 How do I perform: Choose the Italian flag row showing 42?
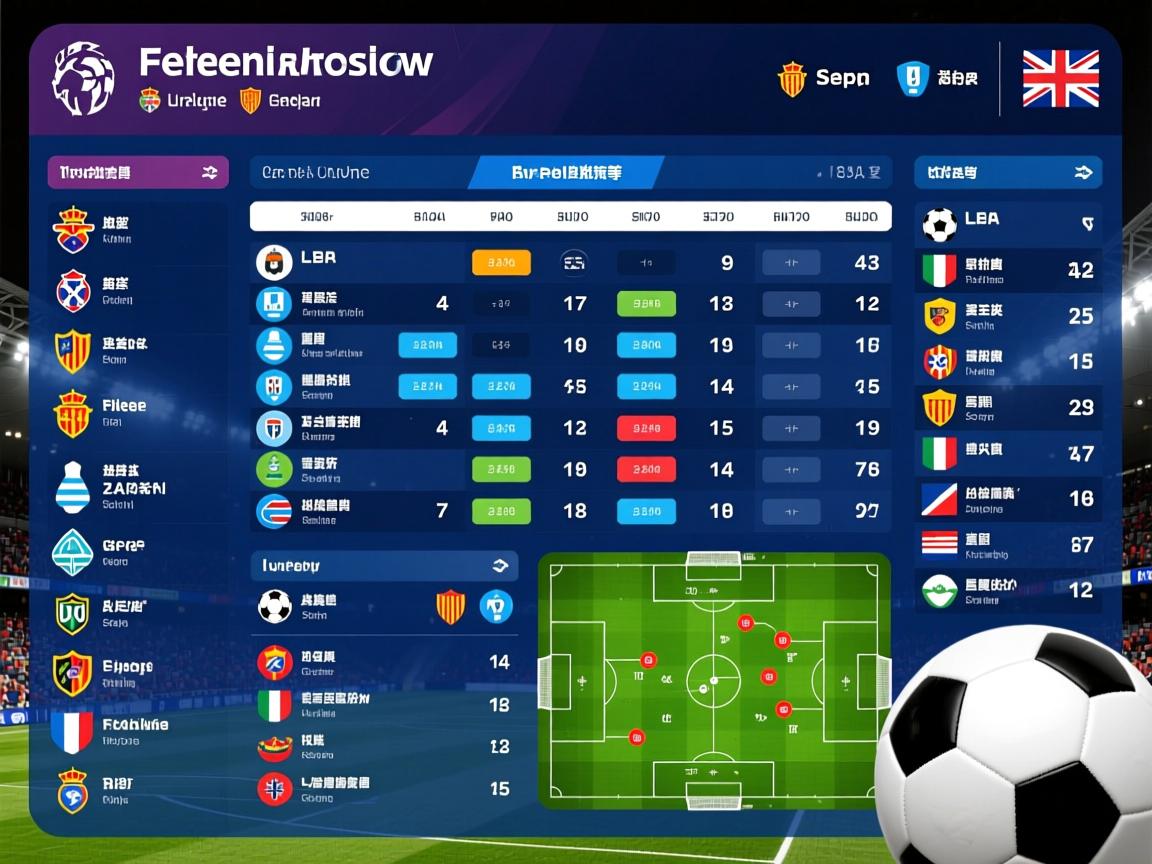1008,270
